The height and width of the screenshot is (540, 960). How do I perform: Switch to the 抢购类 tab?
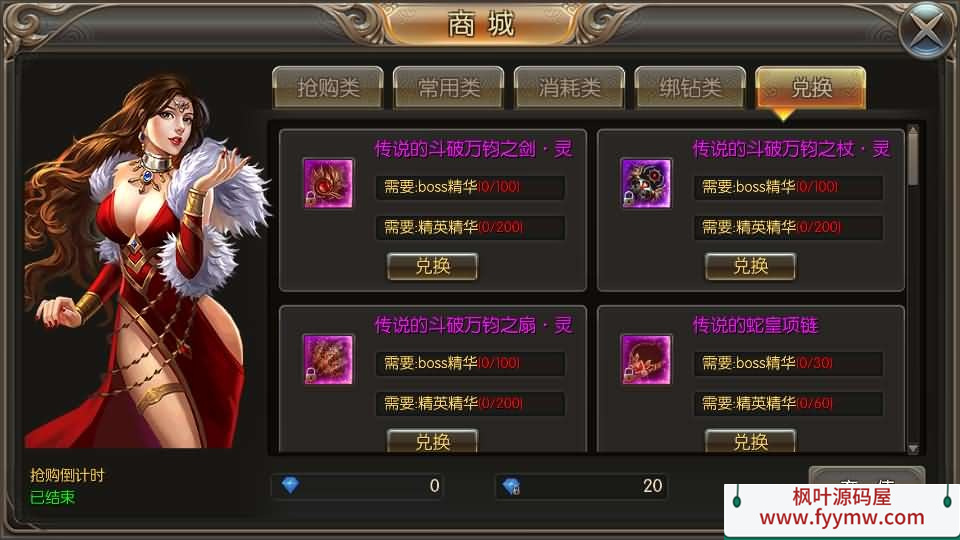328,88
